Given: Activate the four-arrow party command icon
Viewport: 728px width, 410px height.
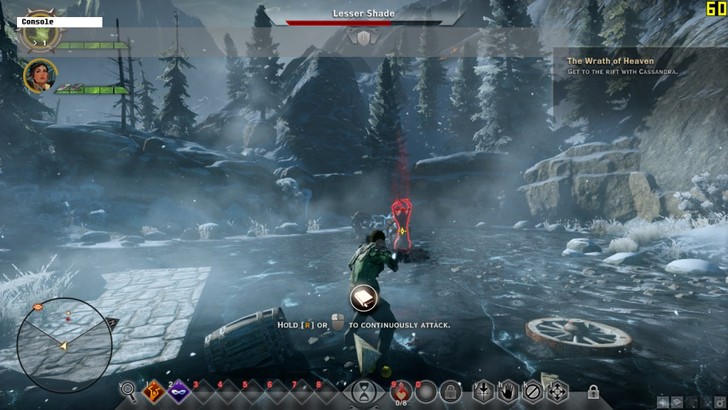Looking at the screenshot, I should point(556,392).
